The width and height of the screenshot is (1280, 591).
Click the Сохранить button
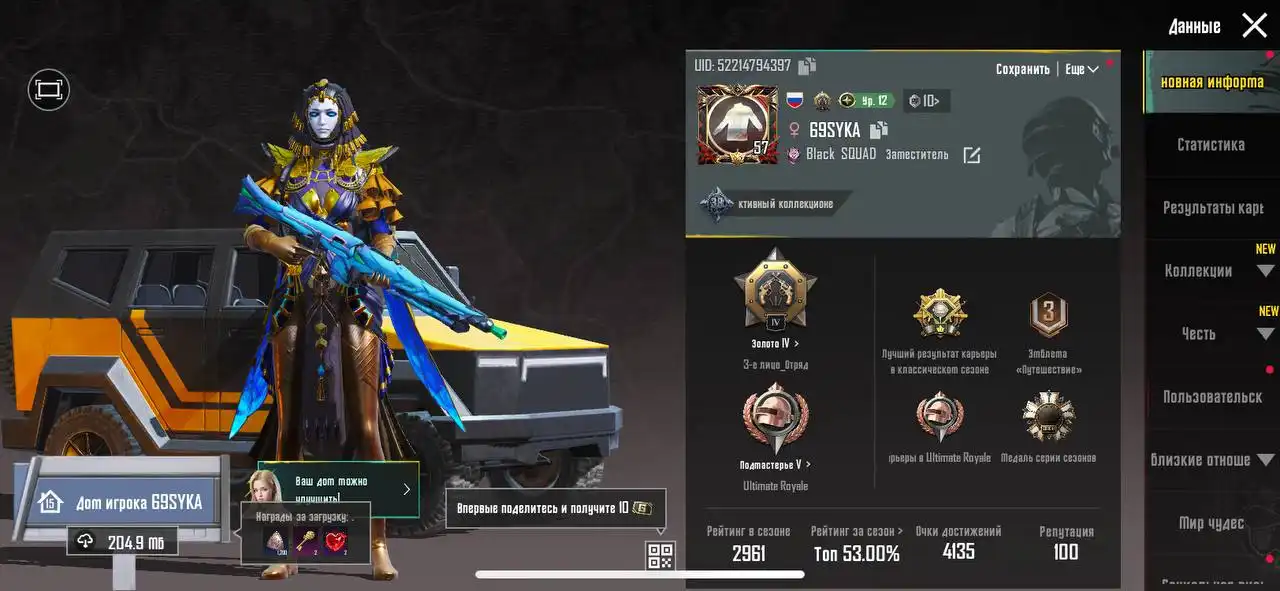tap(1022, 69)
